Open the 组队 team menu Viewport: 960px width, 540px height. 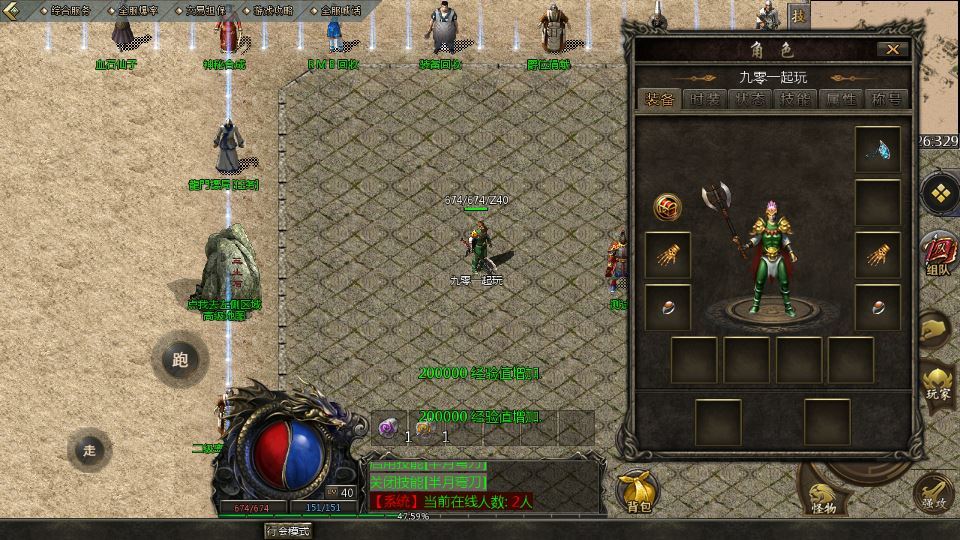tap(938, 250)
